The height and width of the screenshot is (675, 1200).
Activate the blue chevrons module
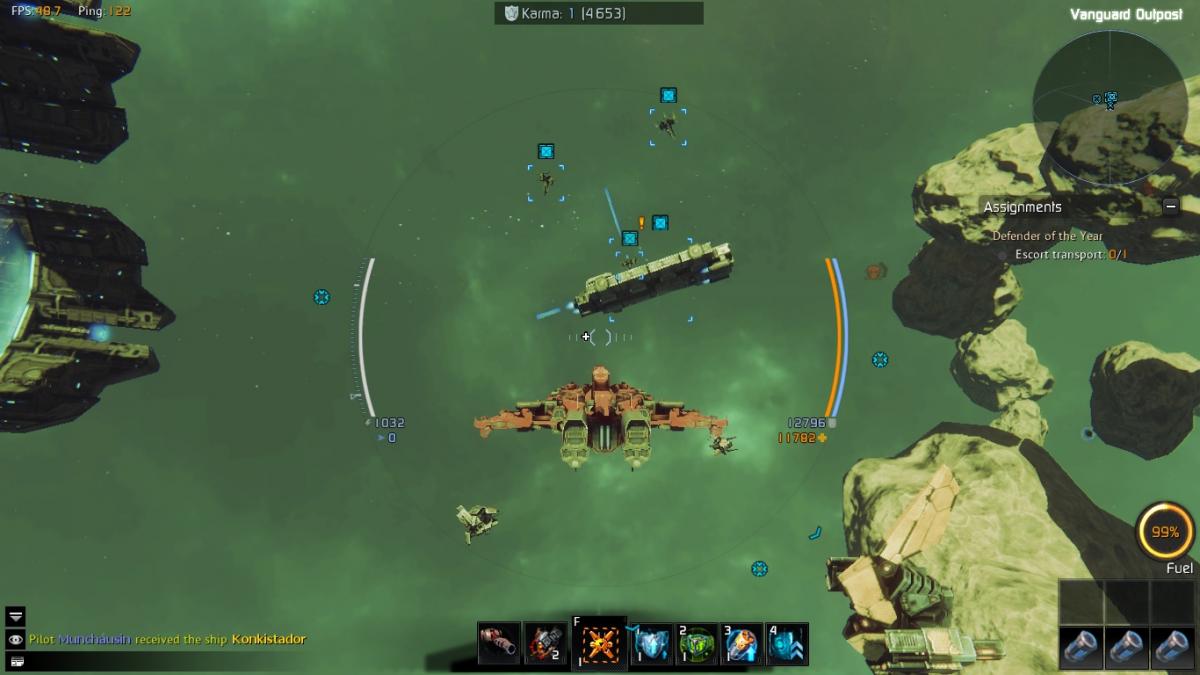787,644
